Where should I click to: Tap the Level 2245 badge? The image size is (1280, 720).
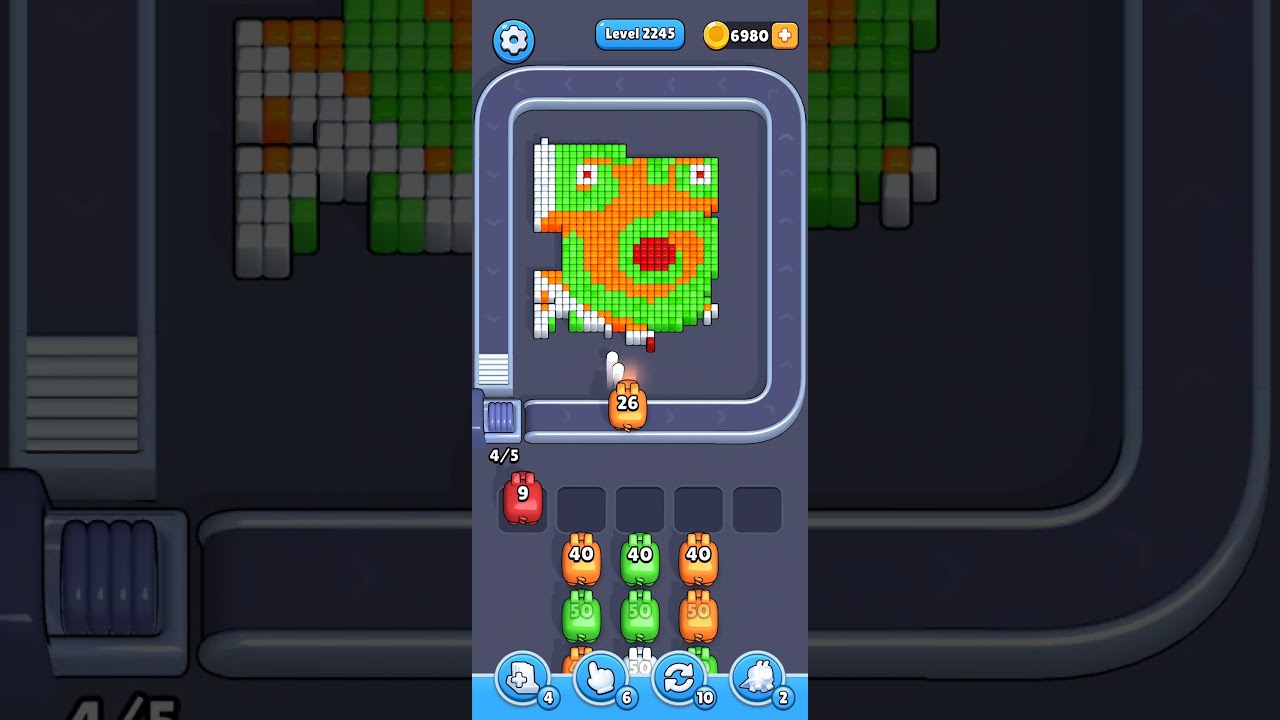pos(640,34)
